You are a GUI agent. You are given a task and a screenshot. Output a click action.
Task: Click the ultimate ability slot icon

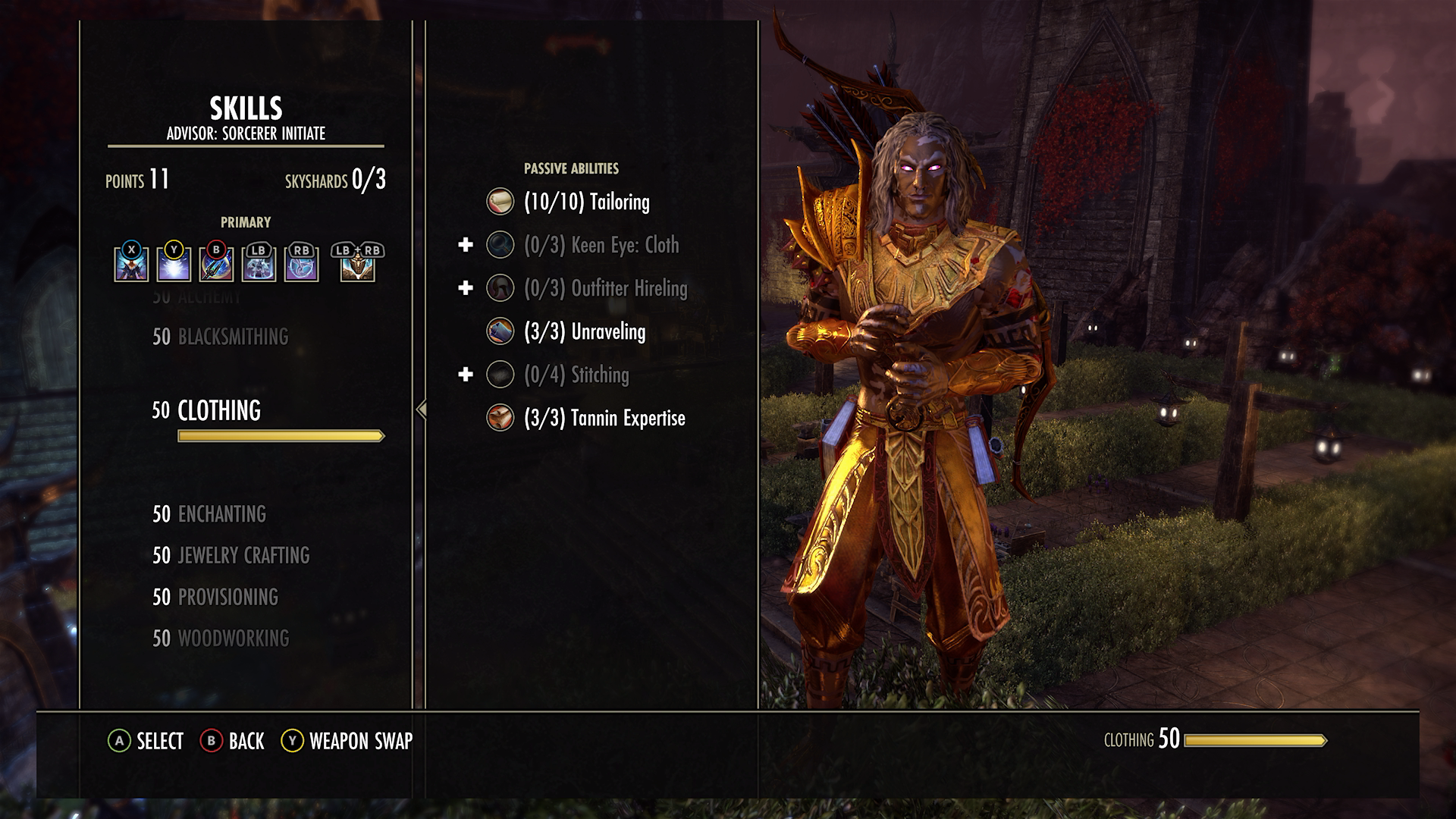click(x=357, y=265)
